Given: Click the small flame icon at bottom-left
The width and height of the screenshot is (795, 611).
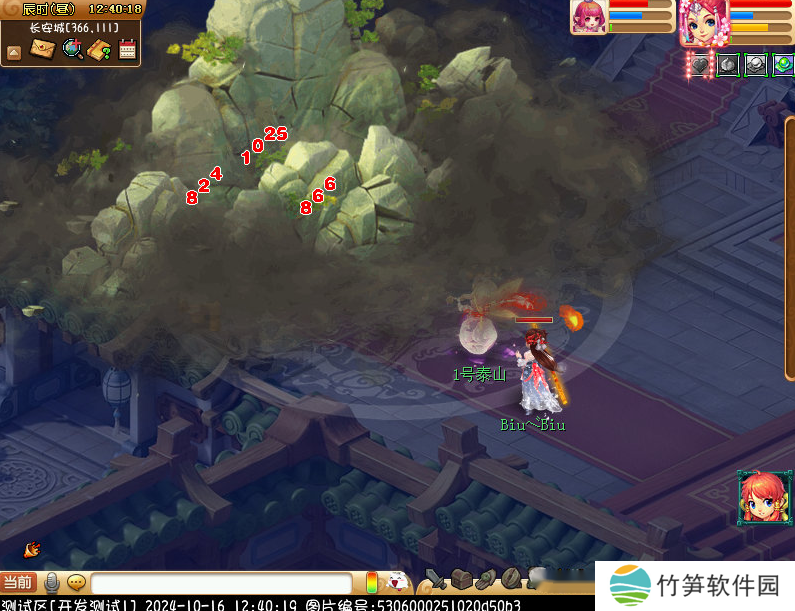Looking at the screenshot, I should [x=32, y=549].
